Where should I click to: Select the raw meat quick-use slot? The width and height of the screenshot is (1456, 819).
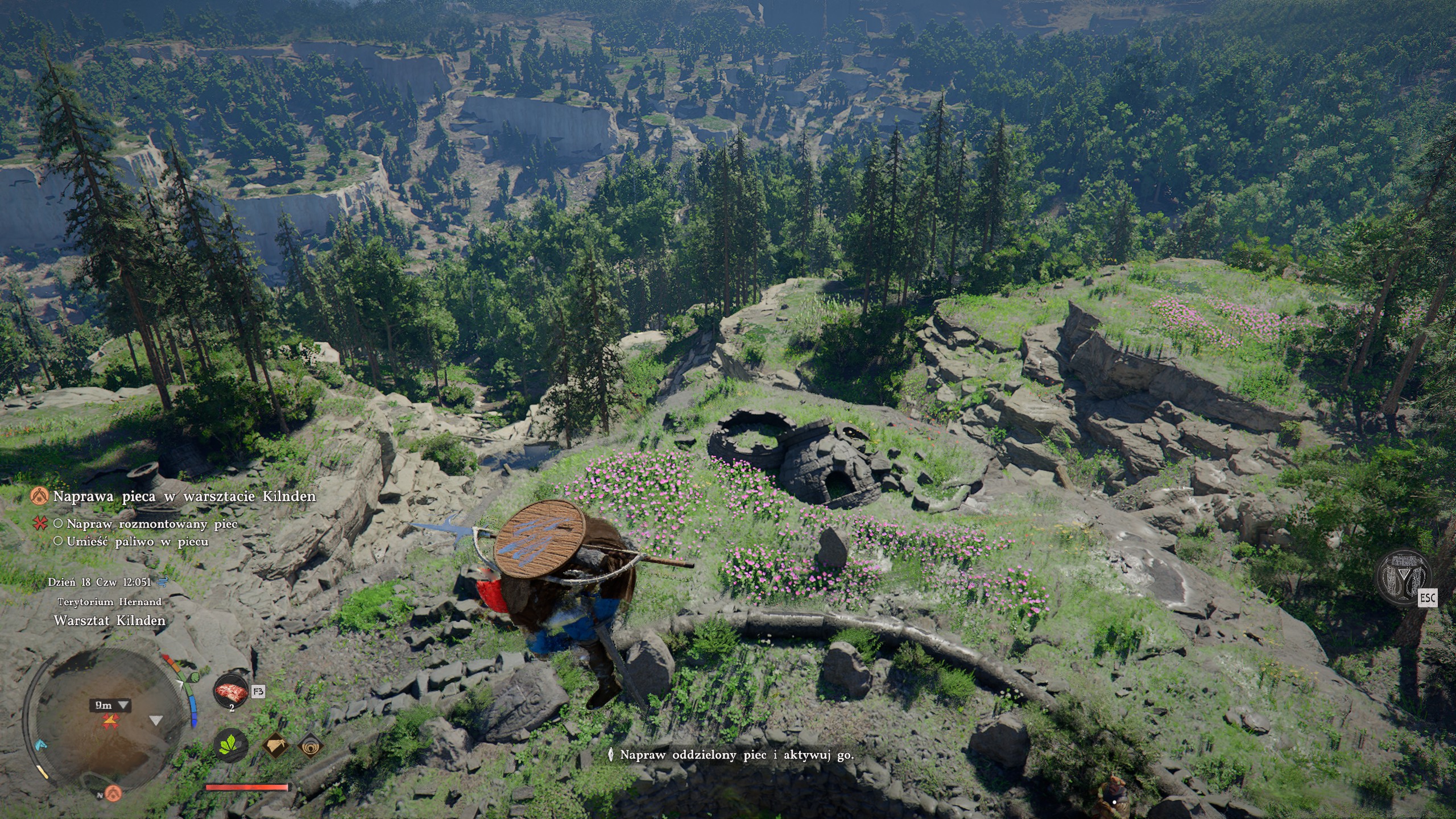(x=231, y=692)
